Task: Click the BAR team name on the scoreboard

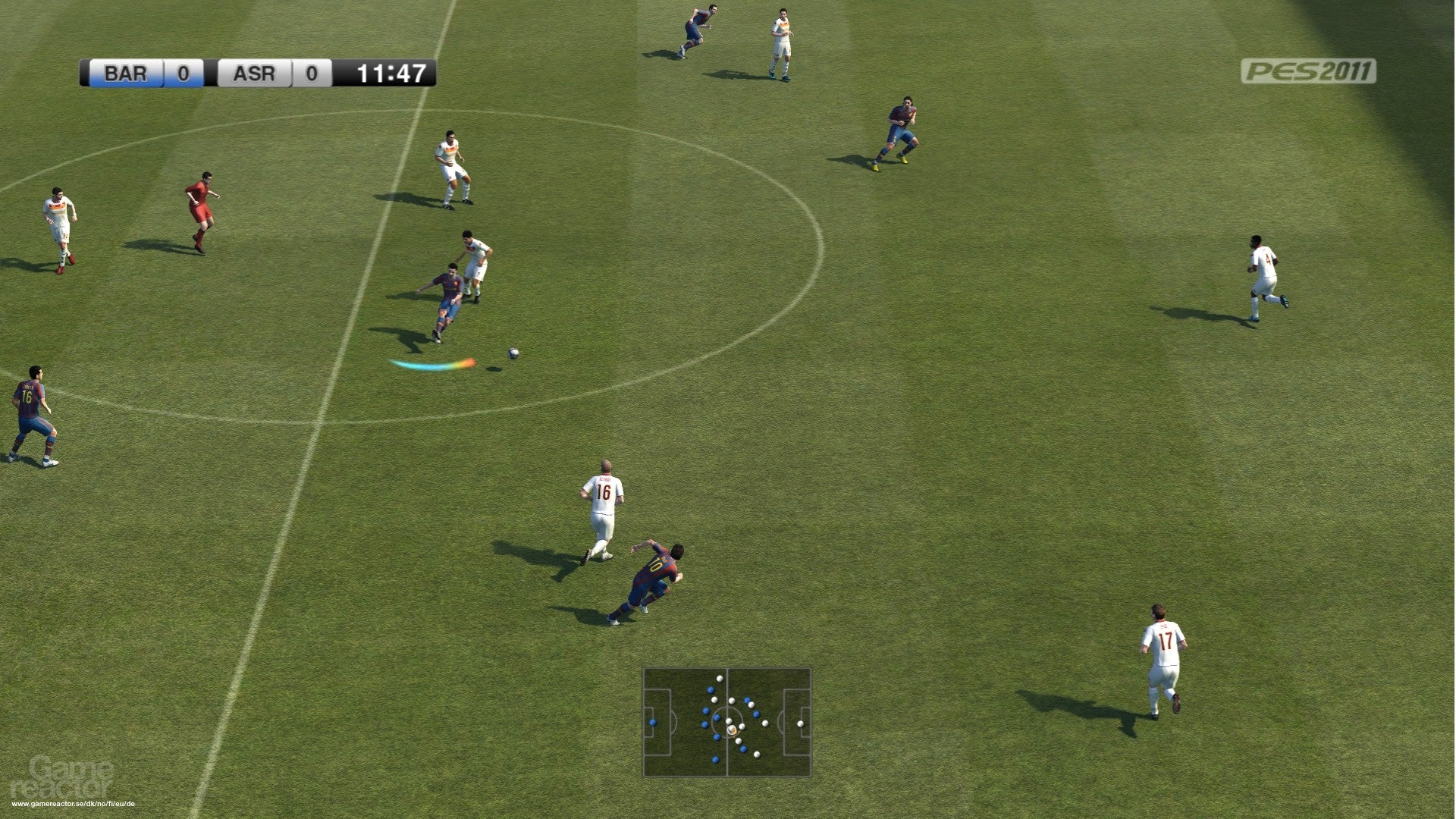Action: [127, 74]
